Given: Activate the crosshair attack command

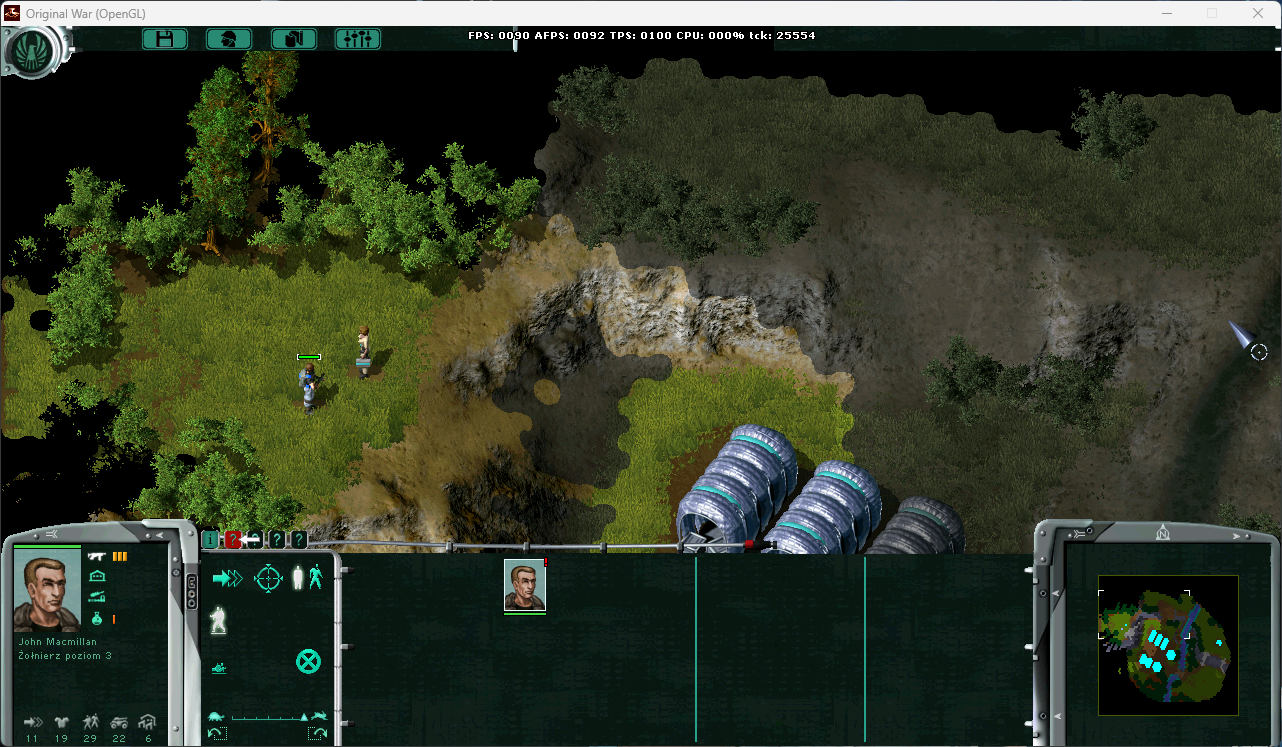Looking at the screenshot, I should 269,578.
